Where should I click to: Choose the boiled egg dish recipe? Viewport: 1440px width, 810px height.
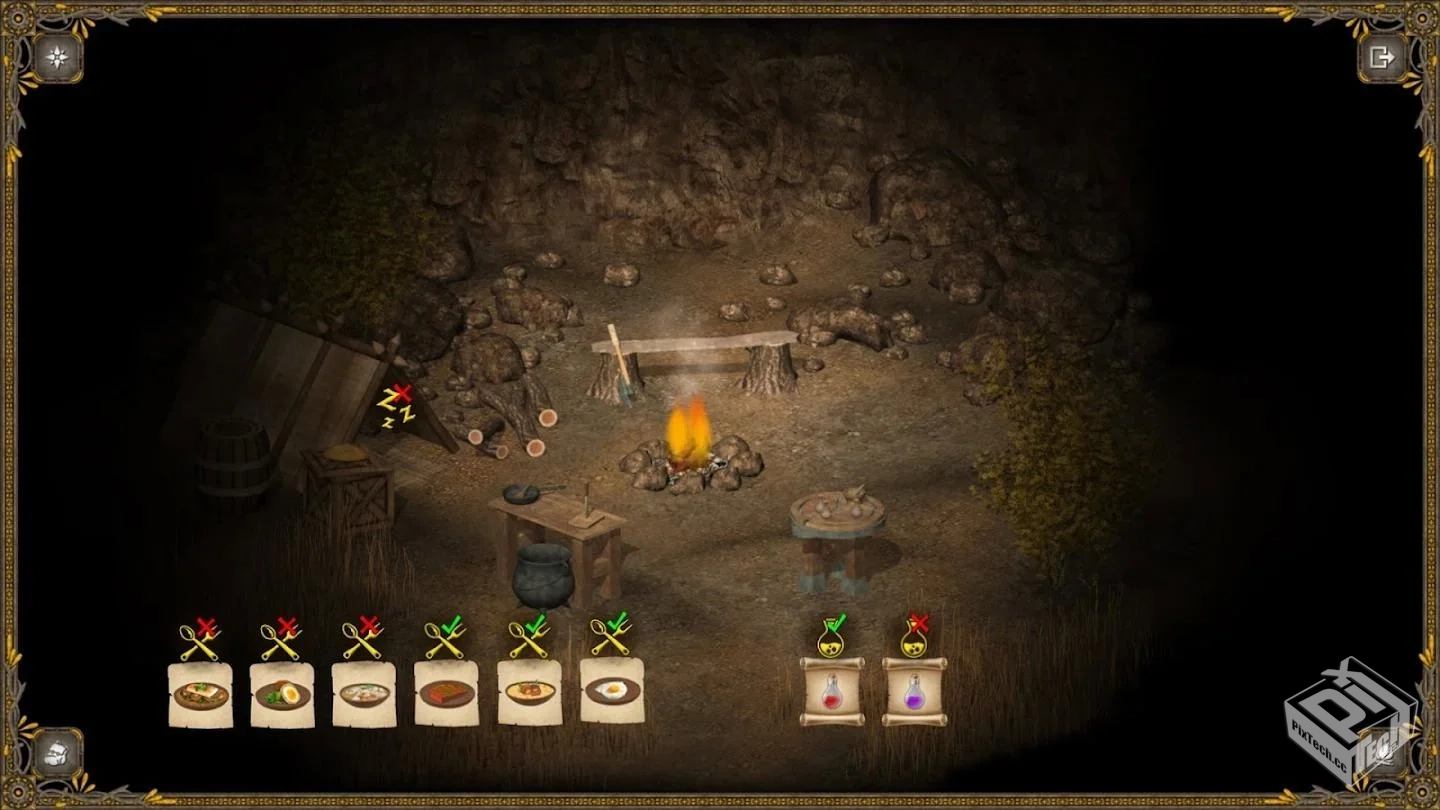pos(282,694)
